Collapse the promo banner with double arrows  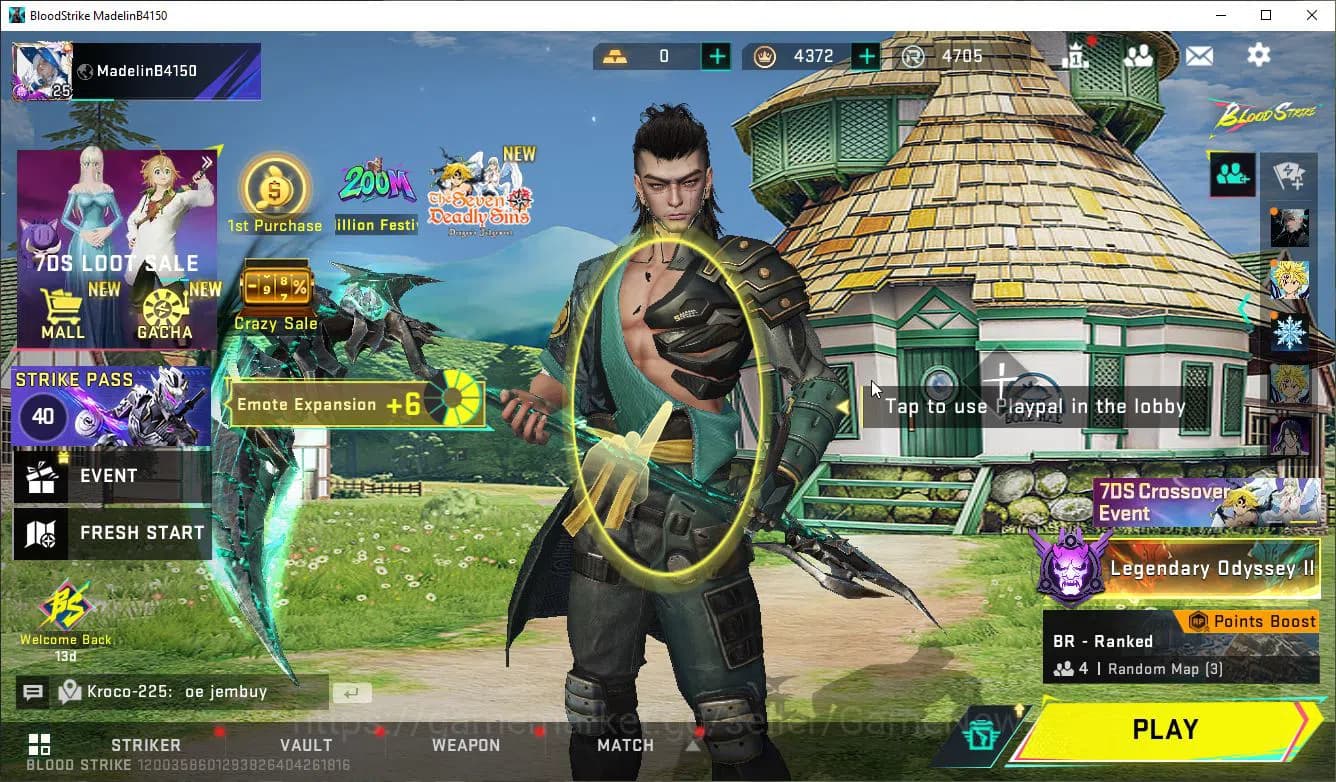[208, 162]
